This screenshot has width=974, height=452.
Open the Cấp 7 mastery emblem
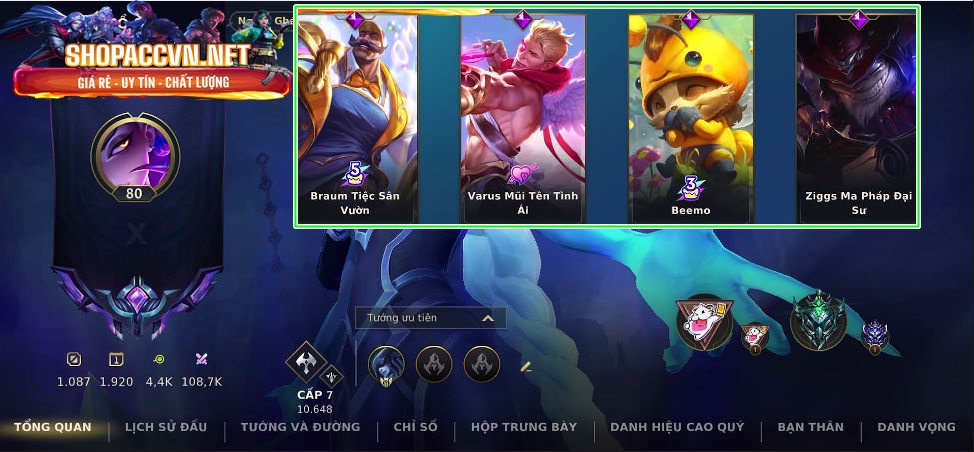306,364
